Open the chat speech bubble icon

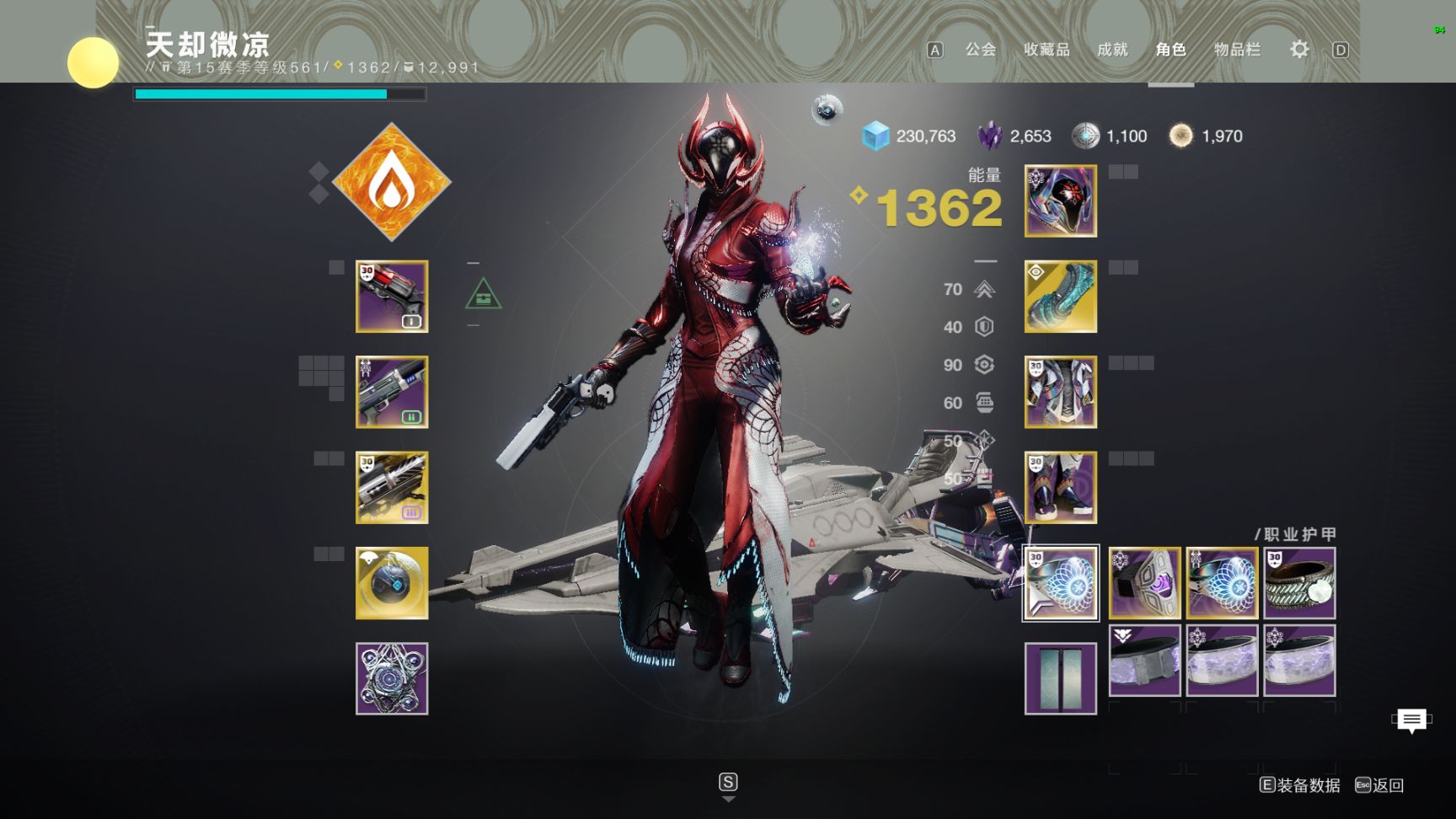pos(1411,720)
